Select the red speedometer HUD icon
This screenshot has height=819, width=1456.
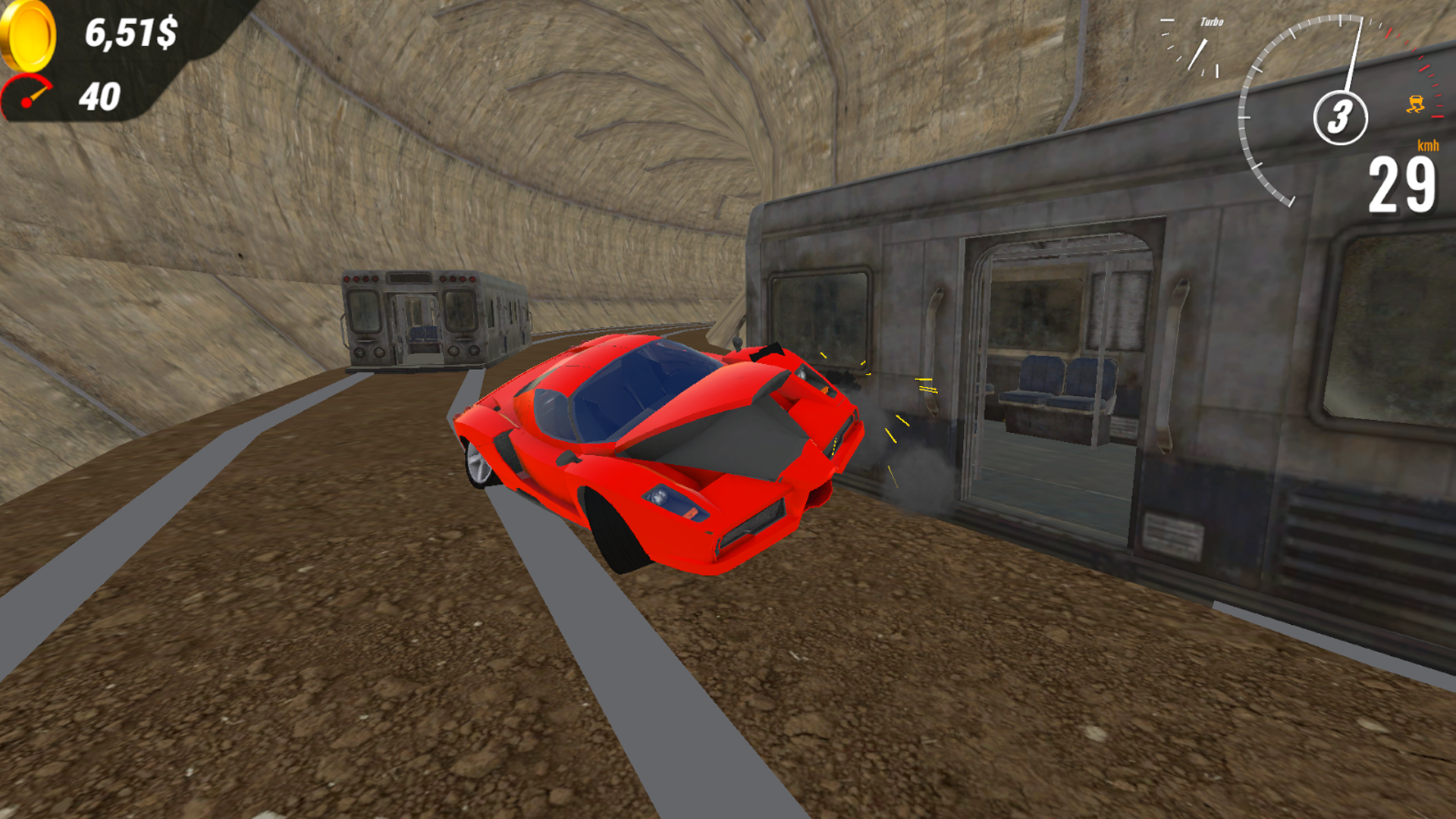coord(27,93)
